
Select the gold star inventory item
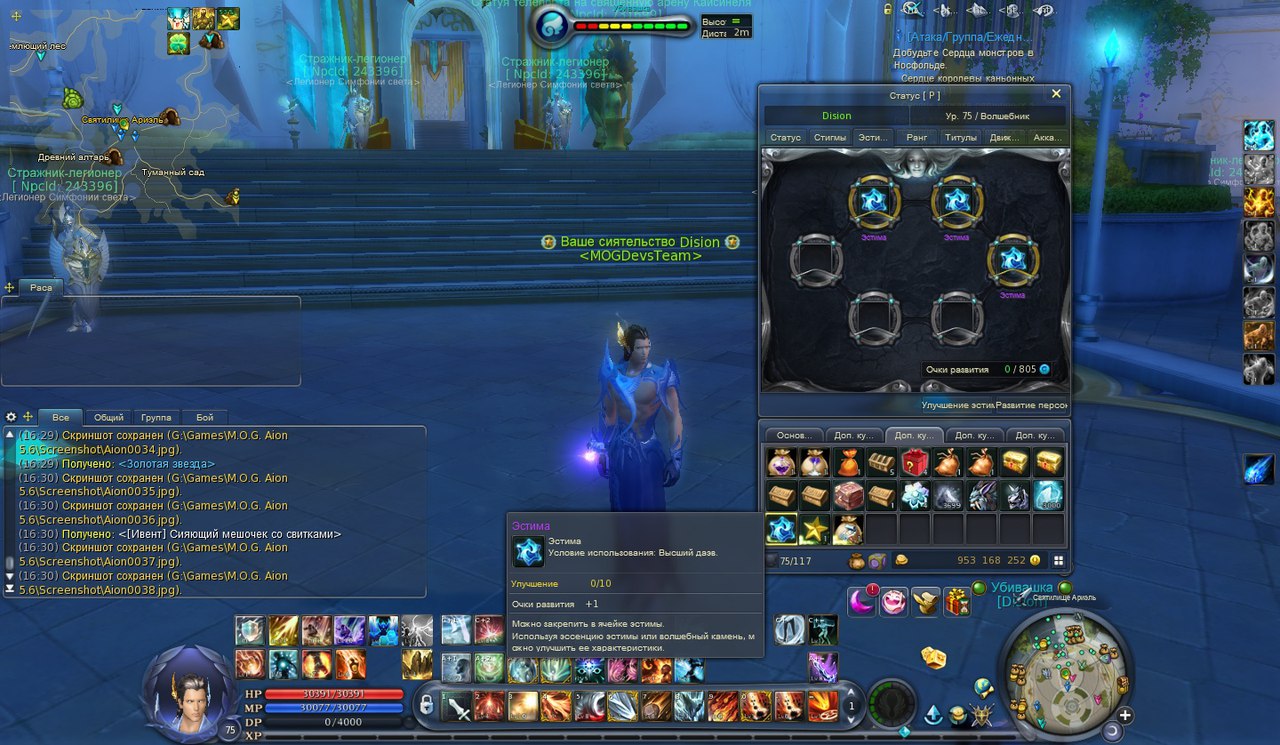pos(814,529)
